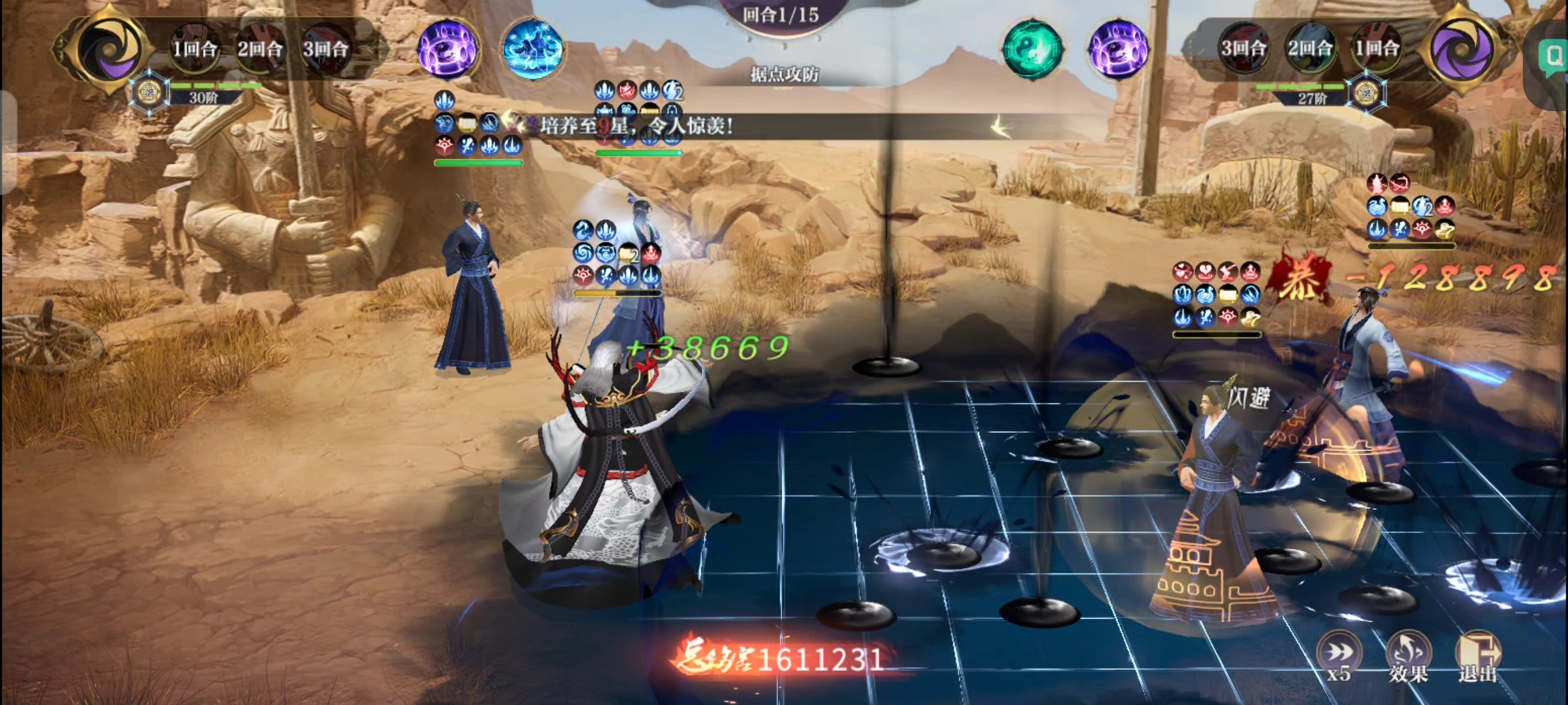This screenshot has width=1568, height=705.
Task: Inspect the green yin-yang skill icon
Action: tap(1032, 49)
